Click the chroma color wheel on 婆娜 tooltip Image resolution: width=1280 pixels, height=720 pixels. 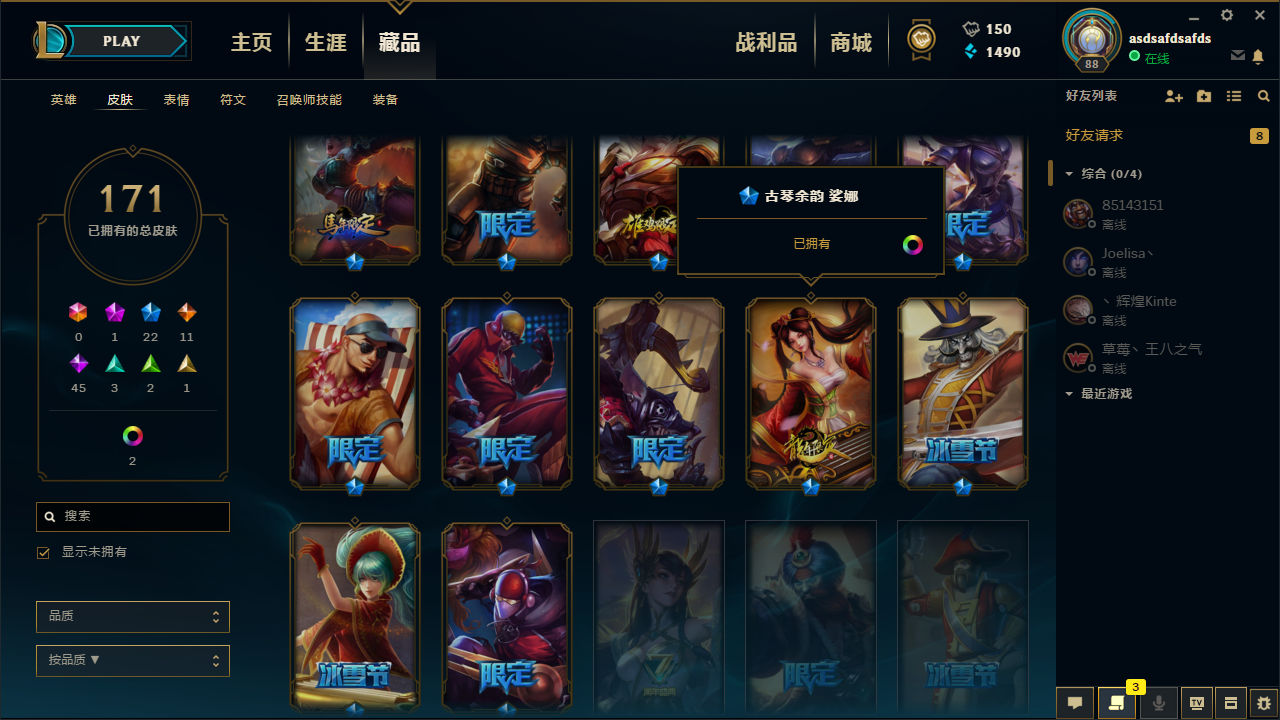(911, 243)
